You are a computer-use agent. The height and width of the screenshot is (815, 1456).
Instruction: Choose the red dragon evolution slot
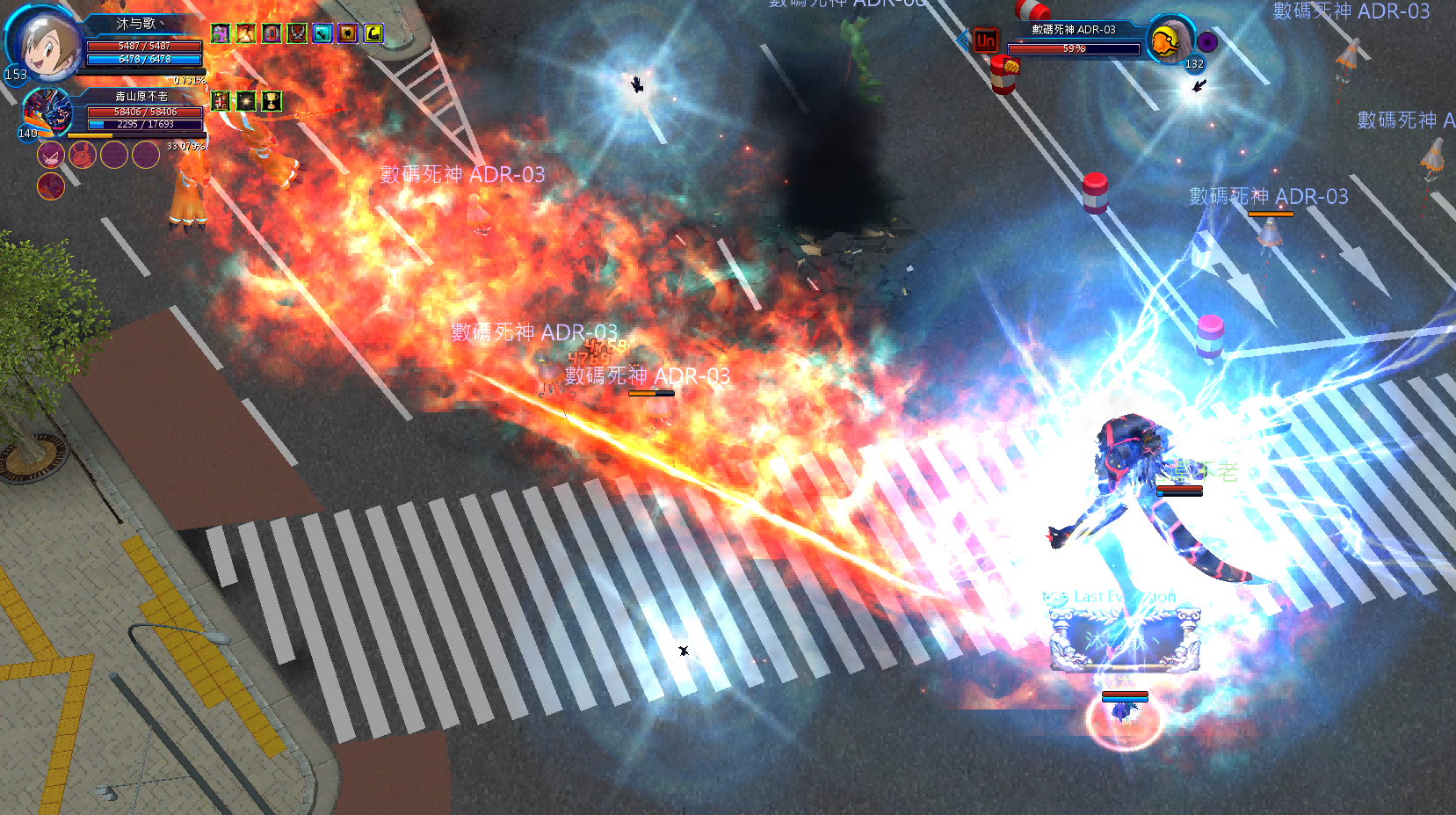coord(50,186)
